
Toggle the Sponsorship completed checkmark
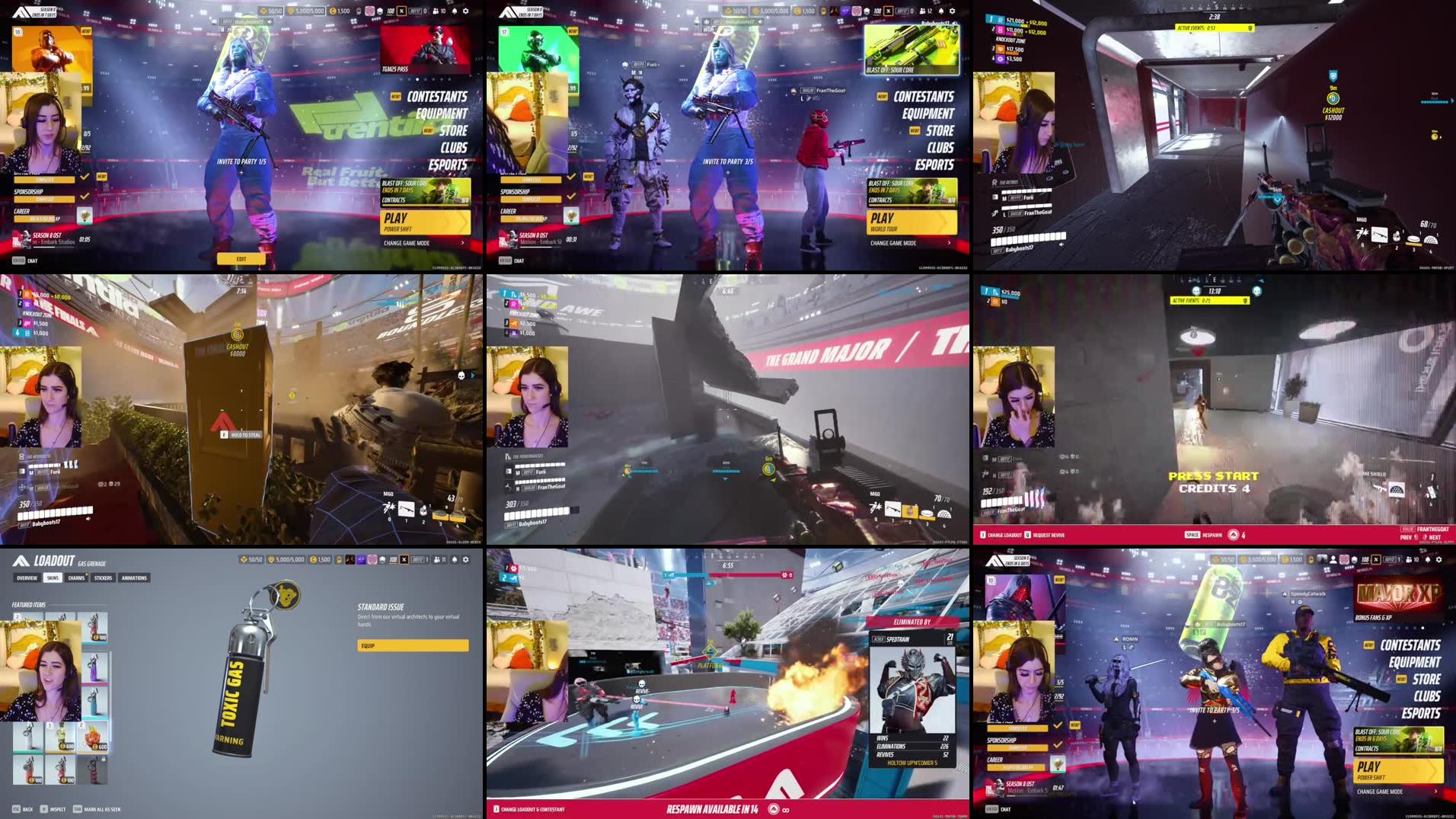pyautogui.click(x=84, y=197)
